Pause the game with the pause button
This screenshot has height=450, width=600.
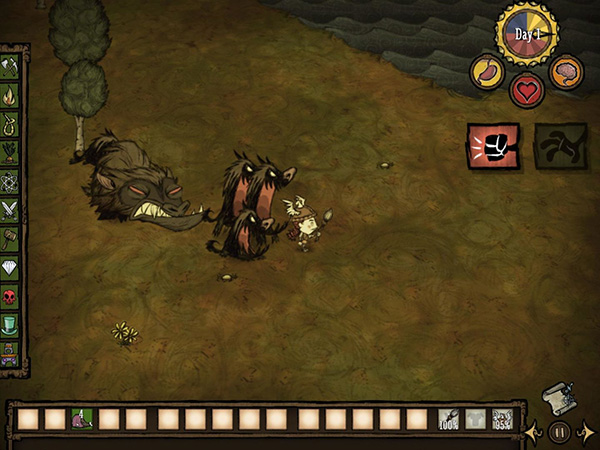click(x=559, y=432)
